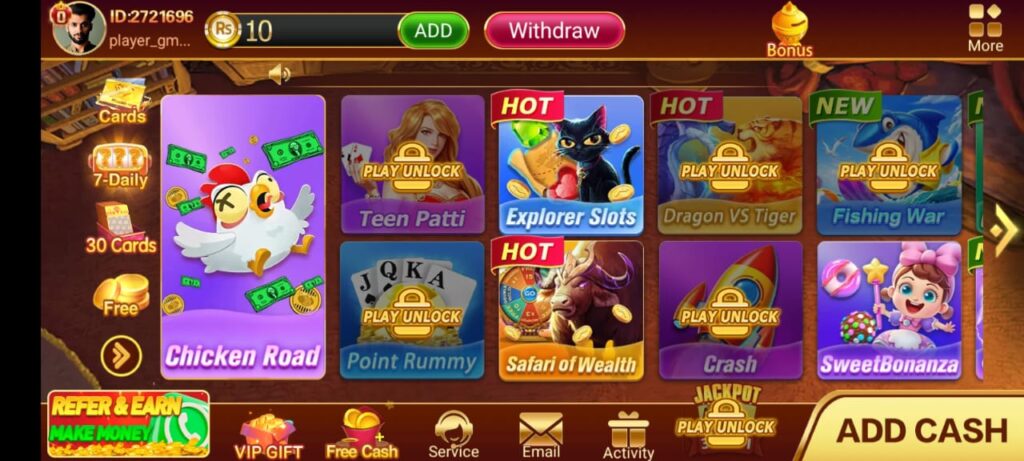Select the Teen Patti game tile
Image resolution: width=1024 pixels, height=461 pixels.
click(x=412, y=165)
